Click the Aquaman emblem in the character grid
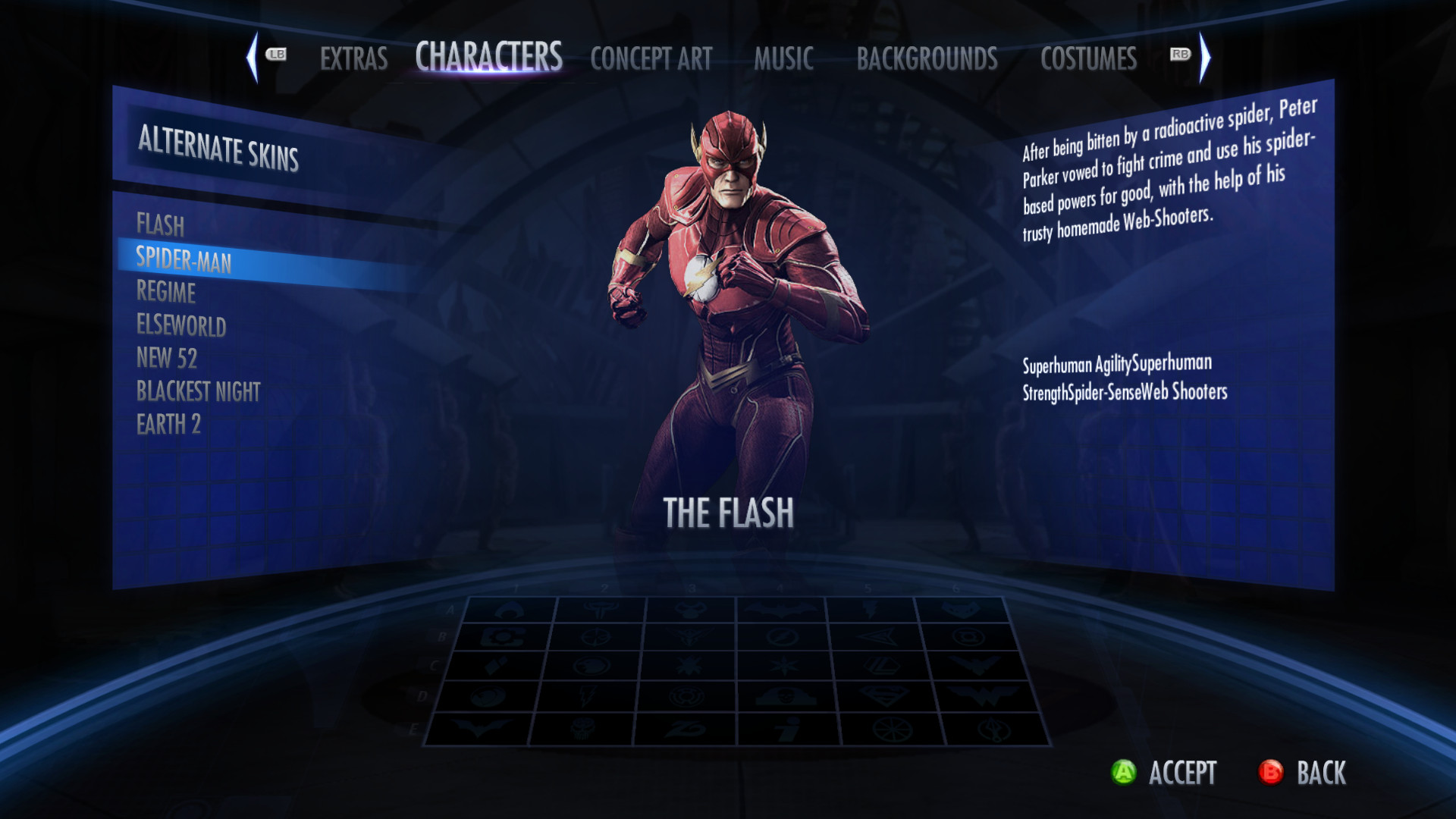This screenshot has width=1456, height=819. tap(510, 609)
